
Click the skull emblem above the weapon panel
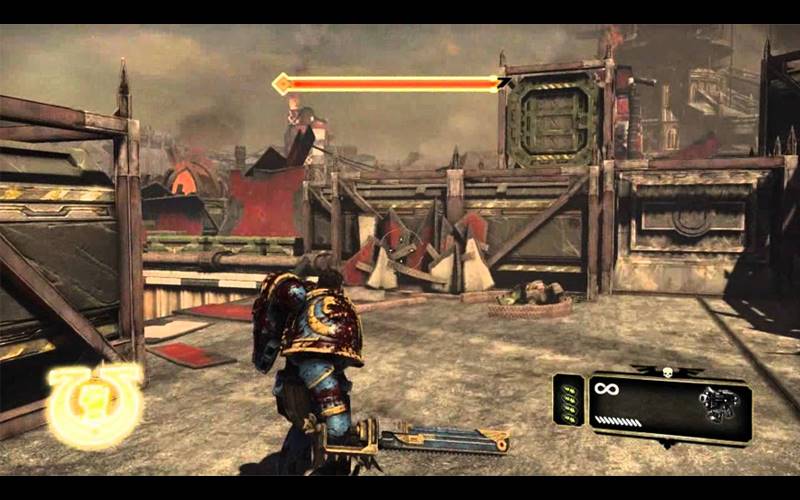tap(665, 372)
